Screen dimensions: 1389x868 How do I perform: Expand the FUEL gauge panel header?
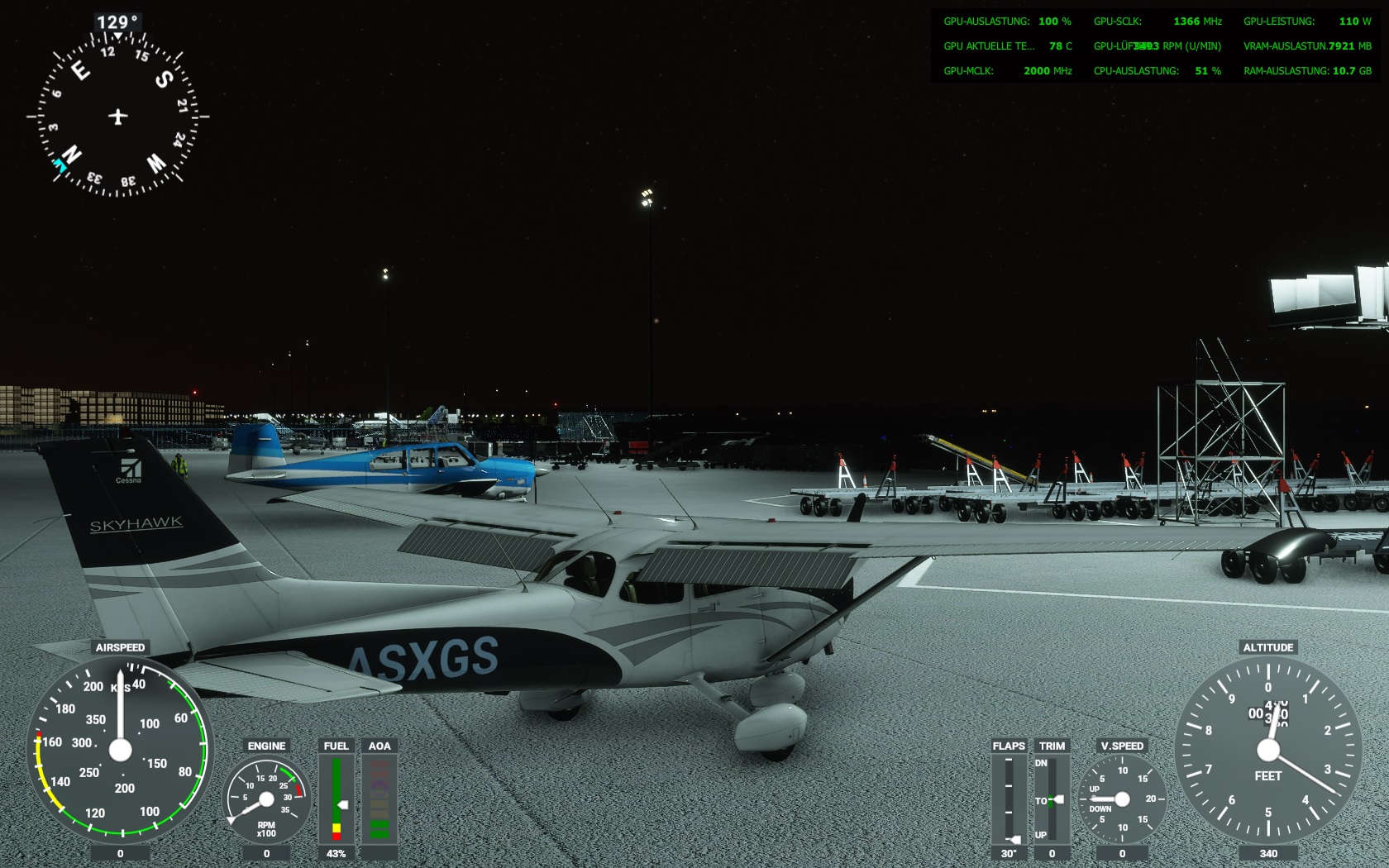point(335,745)
